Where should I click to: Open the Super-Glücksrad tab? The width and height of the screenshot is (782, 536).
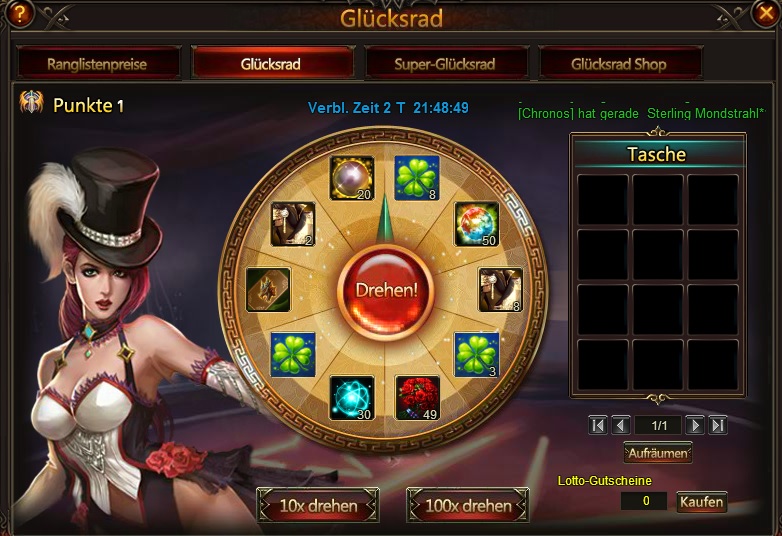[445, 64]
